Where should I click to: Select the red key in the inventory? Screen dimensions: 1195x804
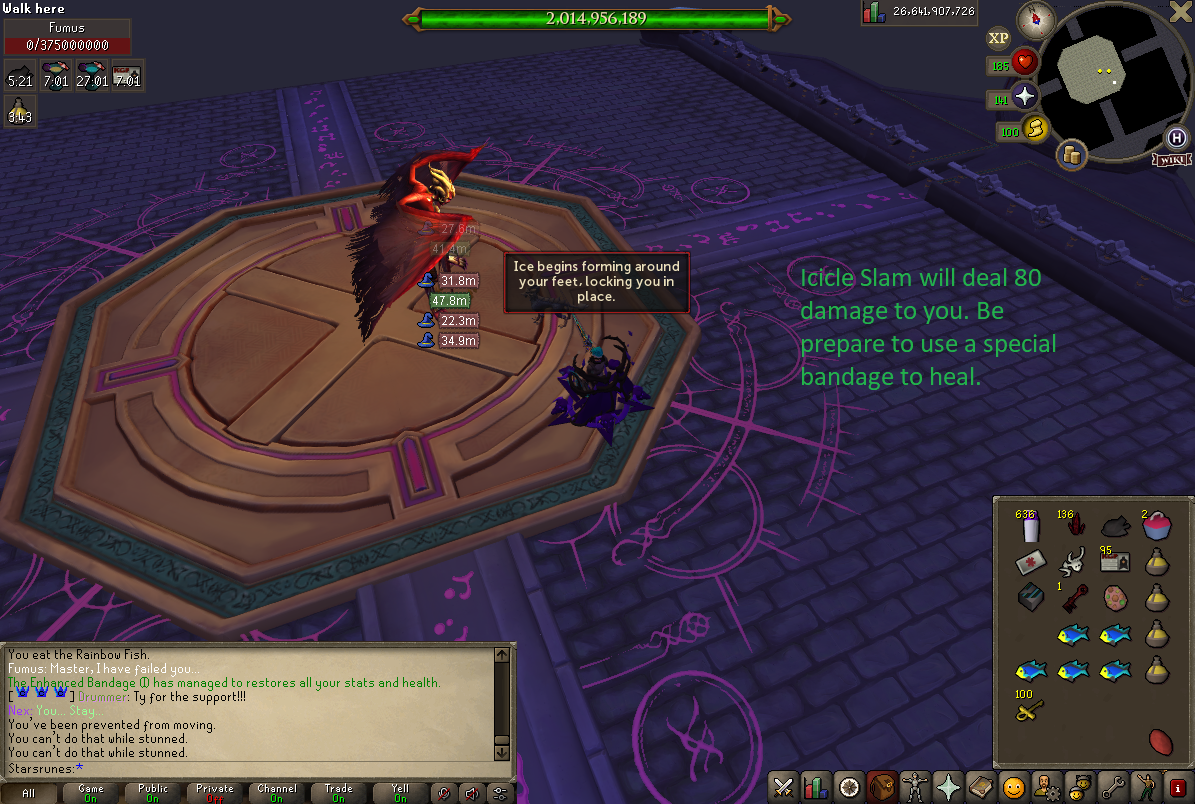1075,599
